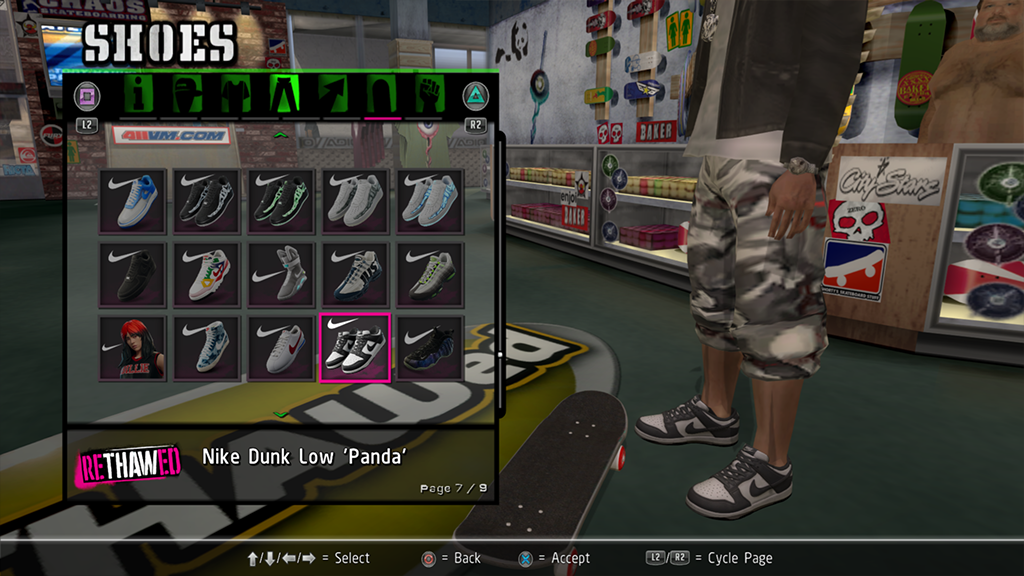Open the pants tab
This screenshot has width=1024, height=576.
[284, 96]
